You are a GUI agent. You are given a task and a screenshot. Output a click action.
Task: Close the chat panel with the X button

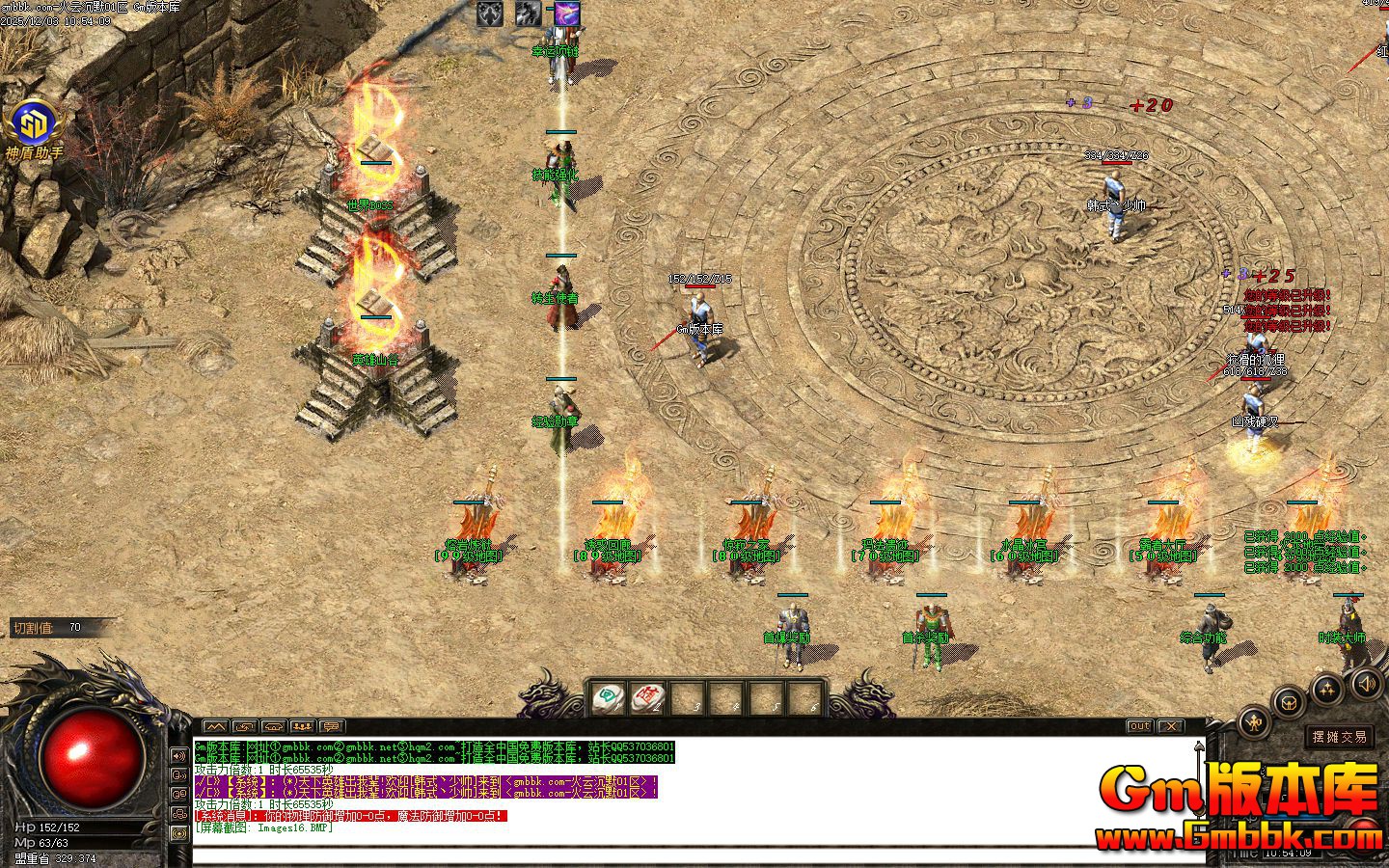tap(1170, 725)
